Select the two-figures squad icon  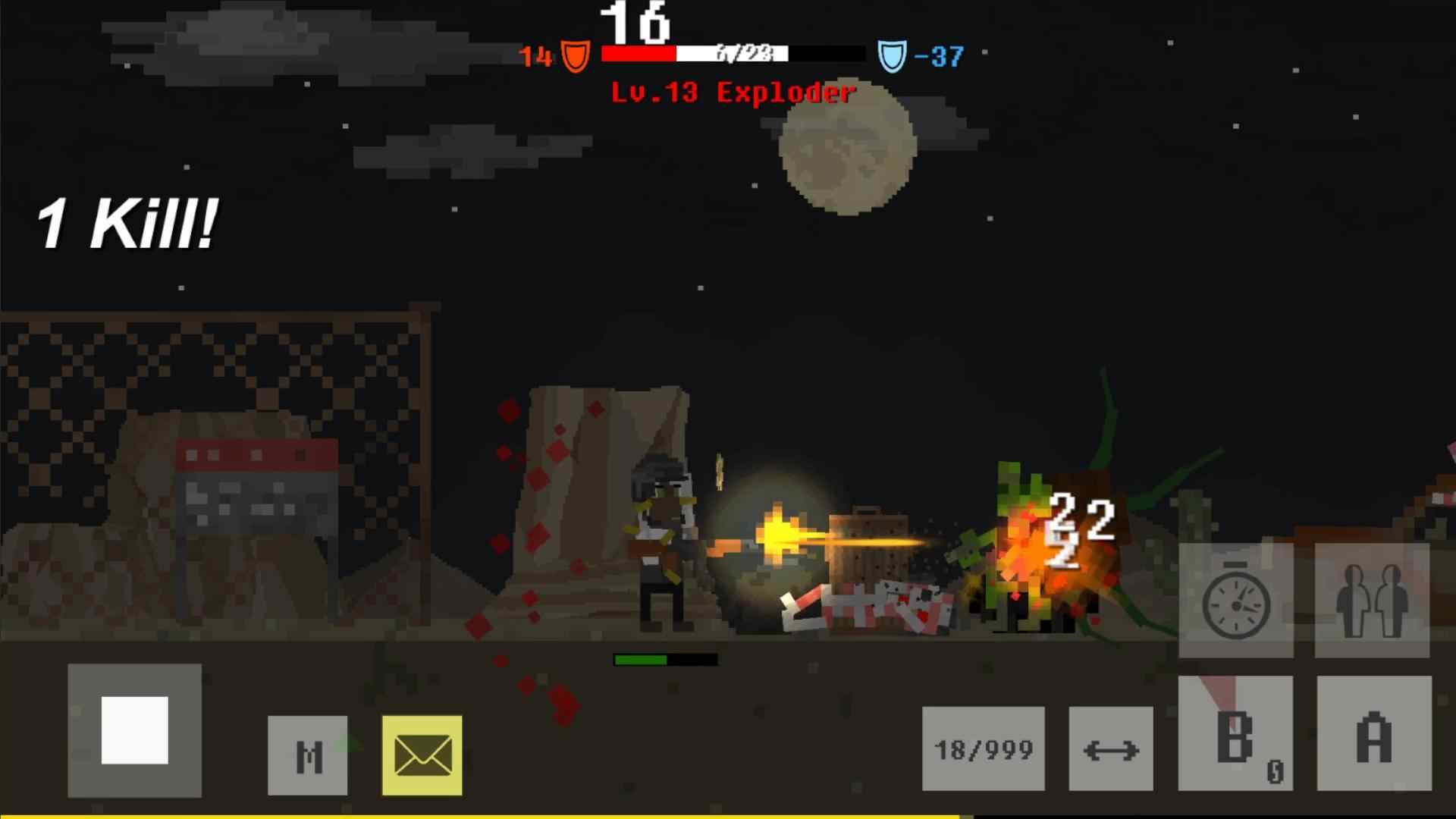click(1372, 601)
